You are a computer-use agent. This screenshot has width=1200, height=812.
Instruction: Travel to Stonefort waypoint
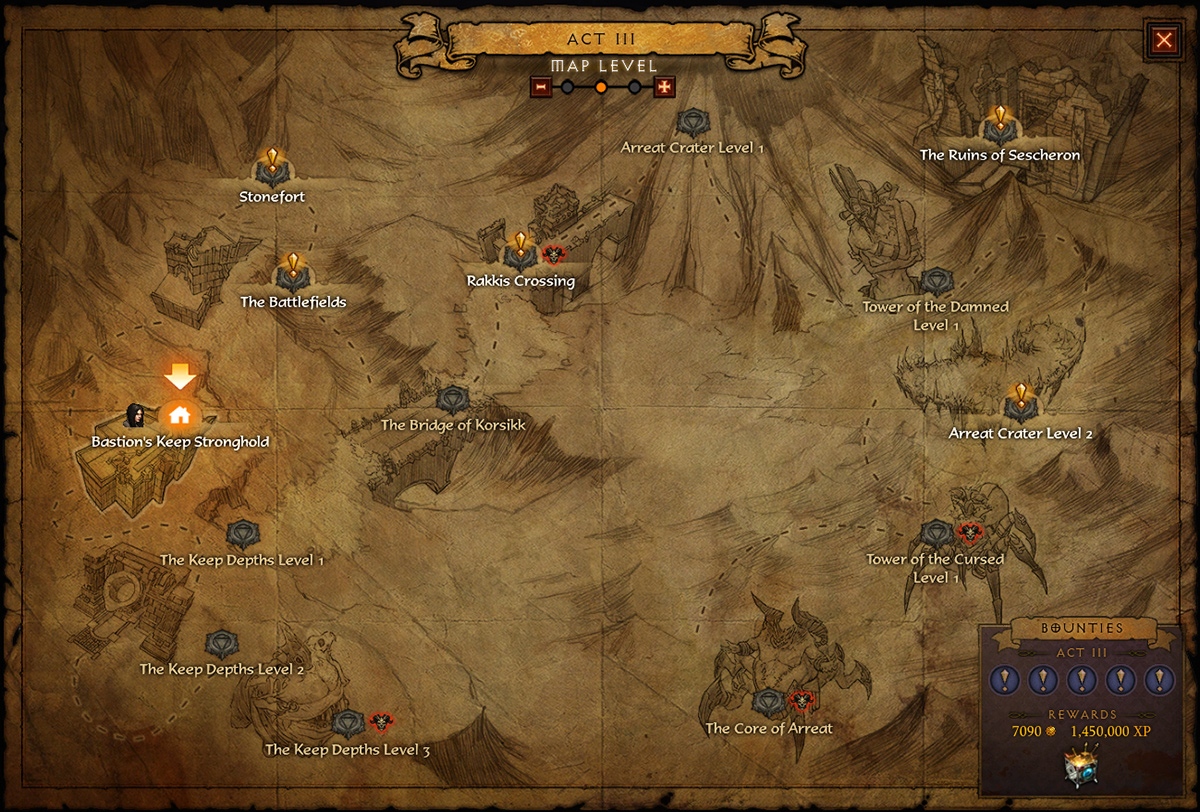coord(272,168)
